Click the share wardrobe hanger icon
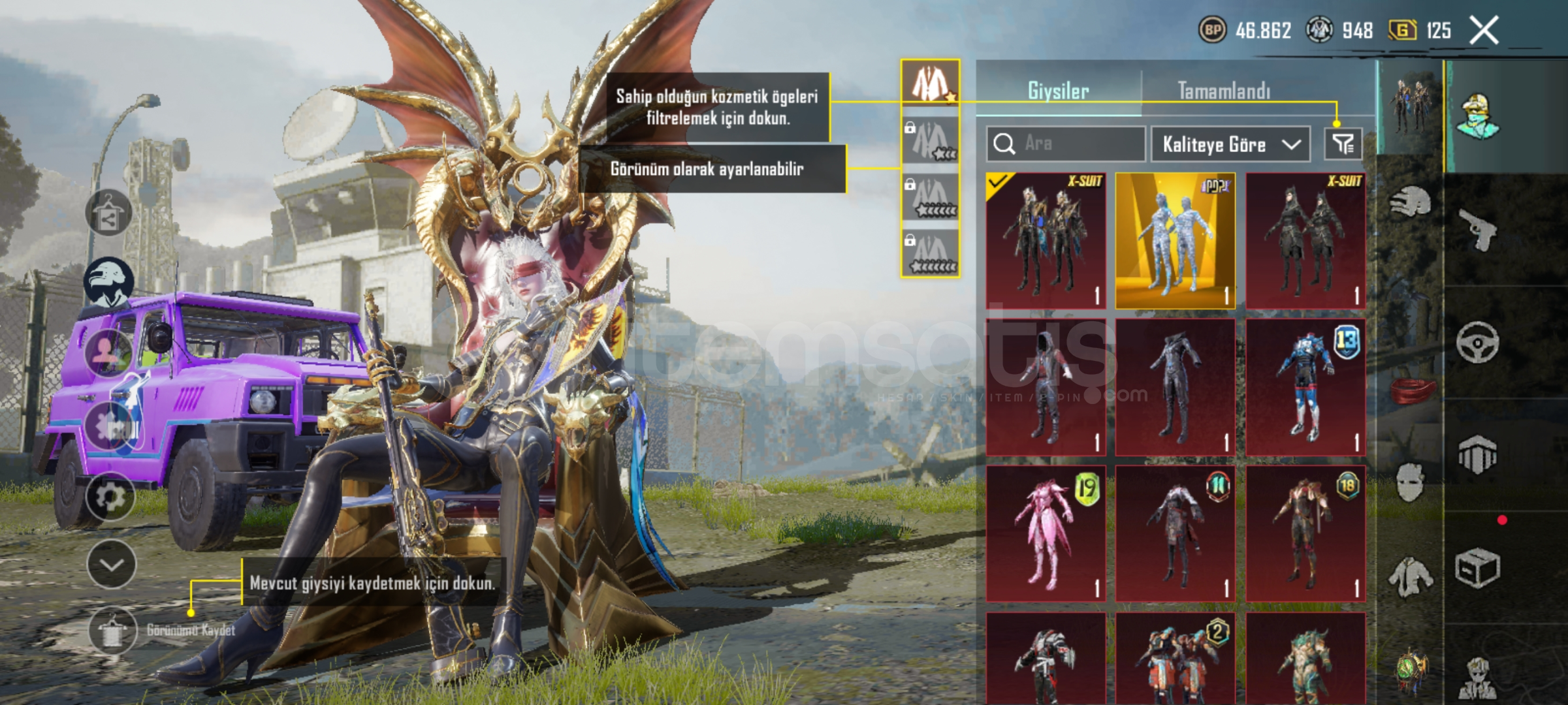The image size is (1568, 705). (108, 213)
